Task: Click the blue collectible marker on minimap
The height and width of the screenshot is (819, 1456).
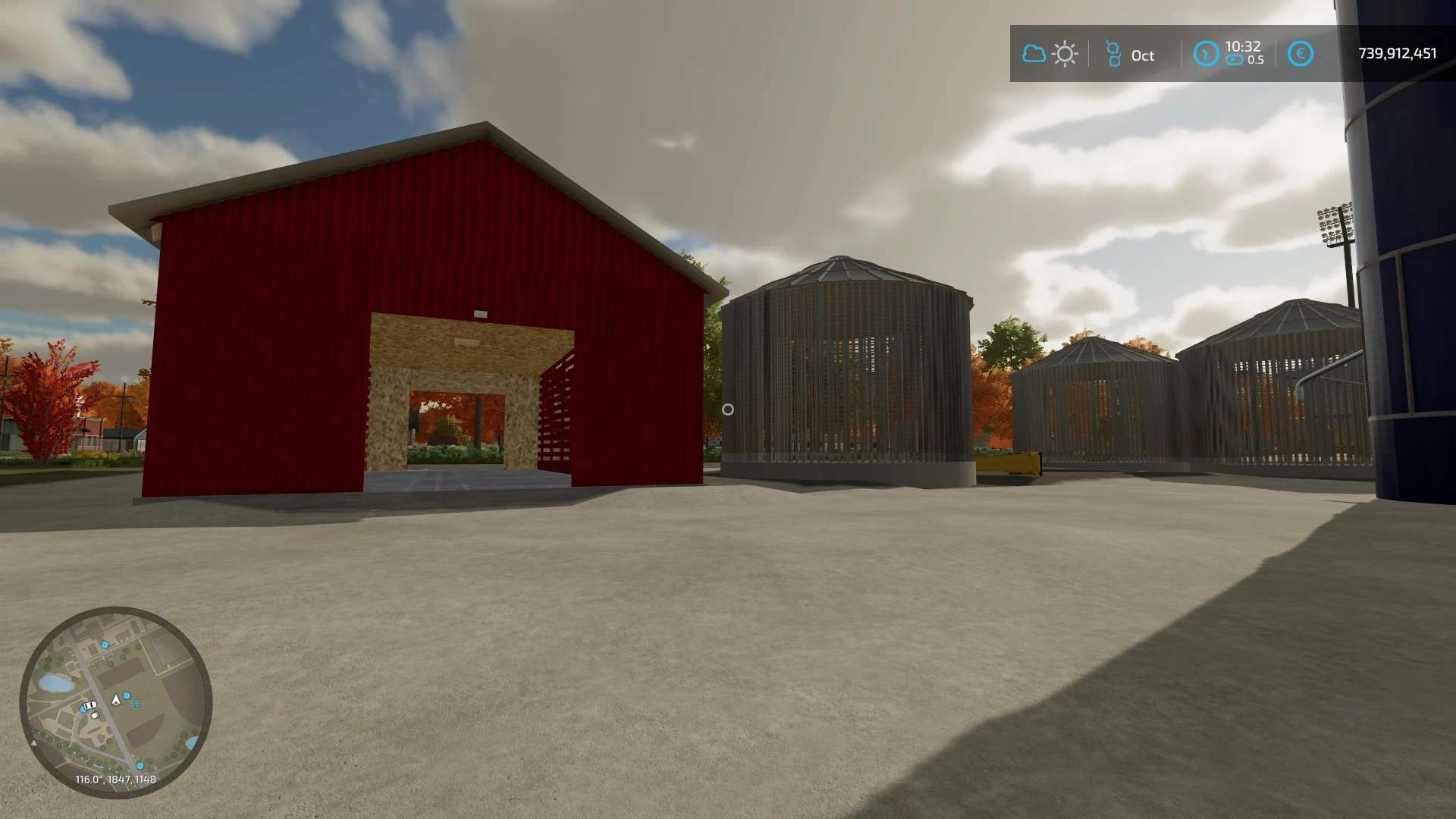Action: (127, 695)
